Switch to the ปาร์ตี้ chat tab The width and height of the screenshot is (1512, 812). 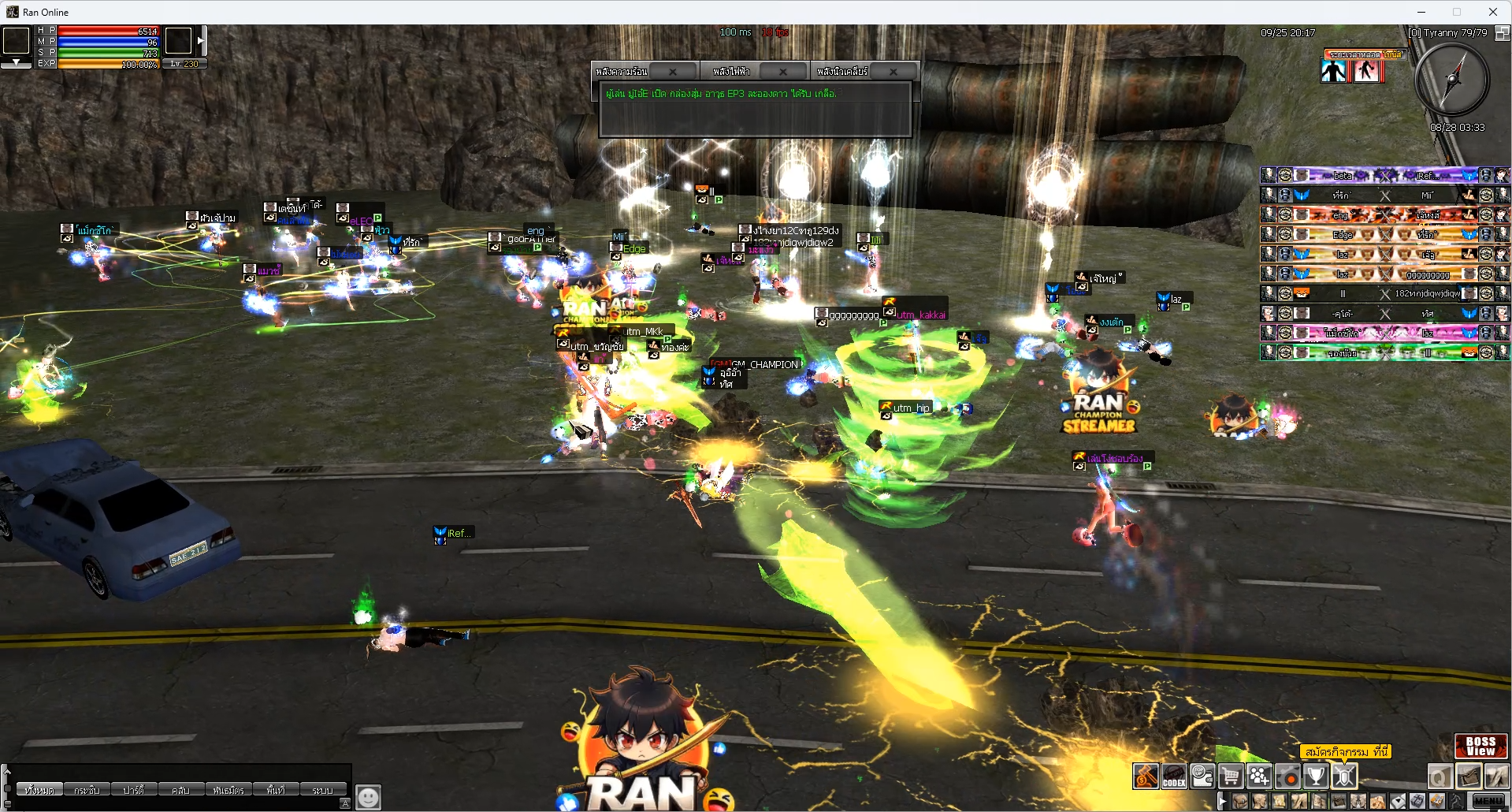(x=133, y=790)
